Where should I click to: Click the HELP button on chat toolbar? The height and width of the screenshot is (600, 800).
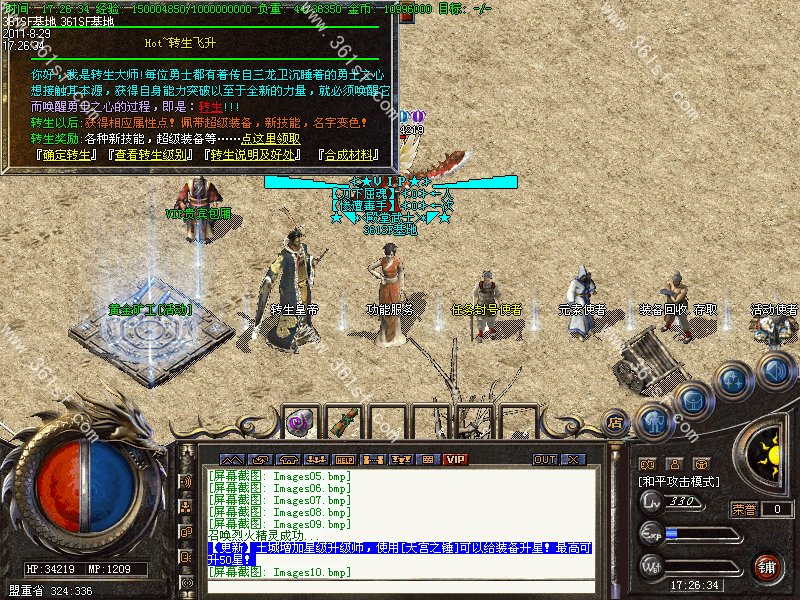(x=344, y=459)
